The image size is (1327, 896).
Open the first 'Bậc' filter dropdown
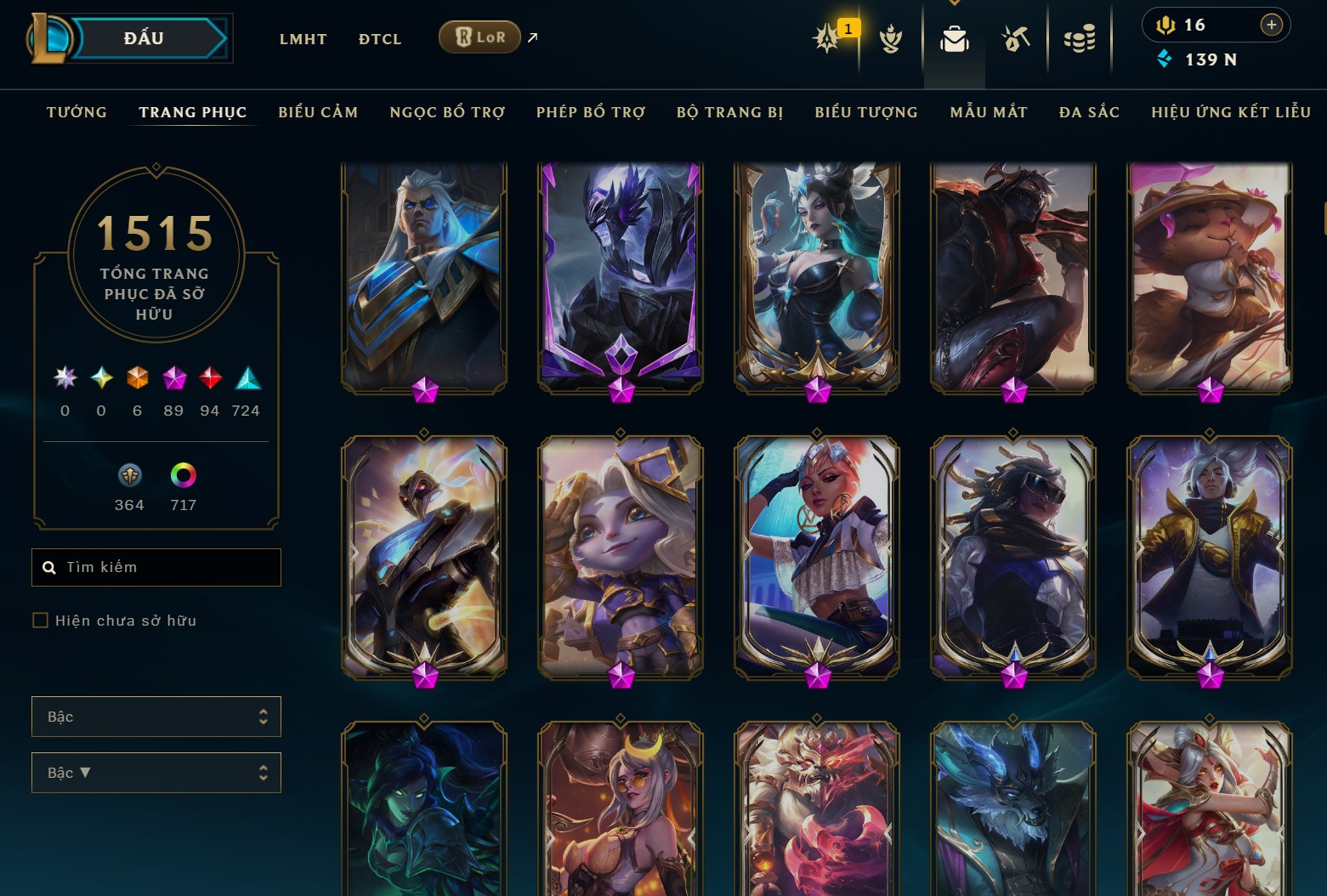tap(156, 717)
